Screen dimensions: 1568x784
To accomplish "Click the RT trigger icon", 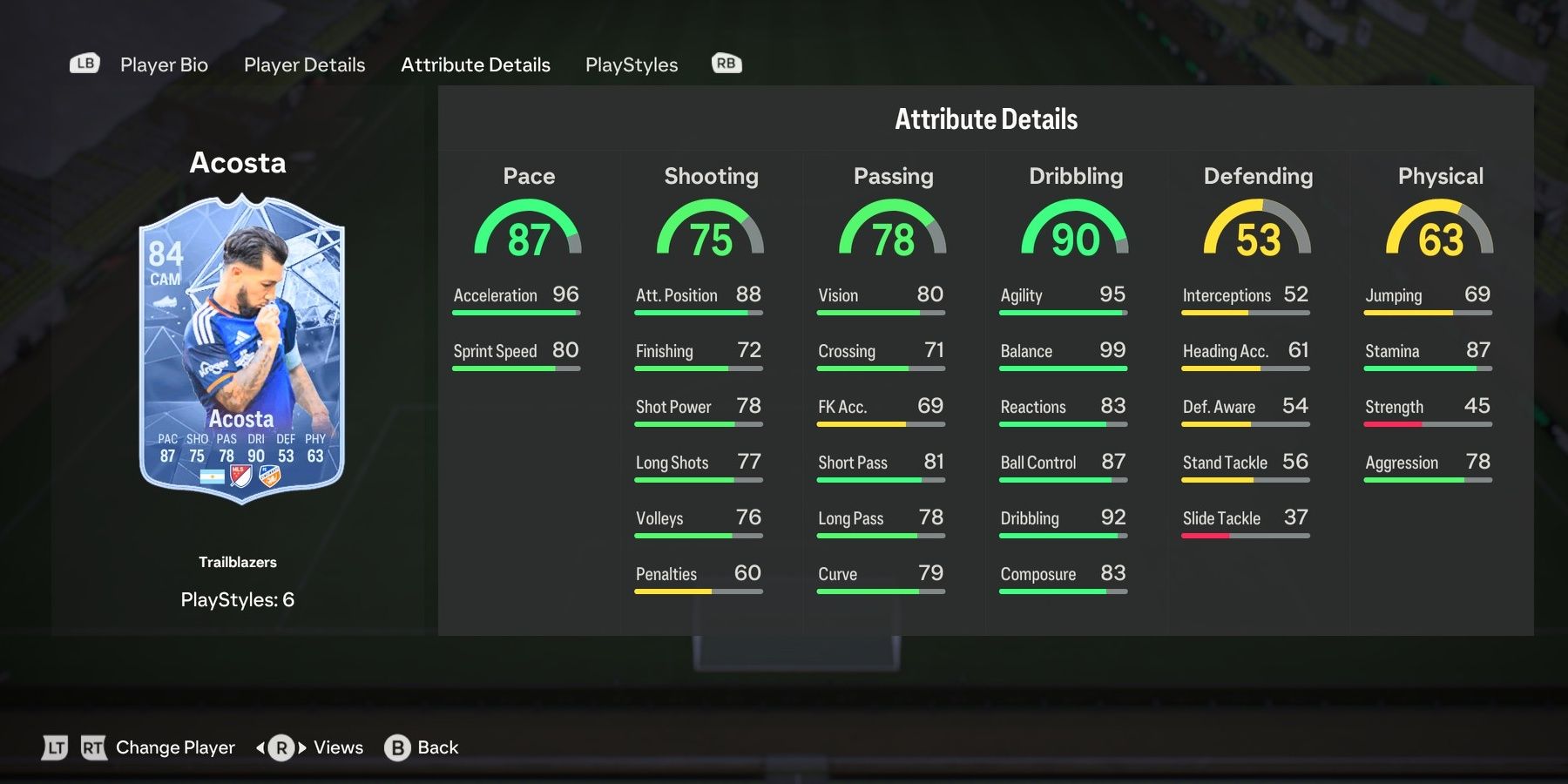I will tap(94, 747).
